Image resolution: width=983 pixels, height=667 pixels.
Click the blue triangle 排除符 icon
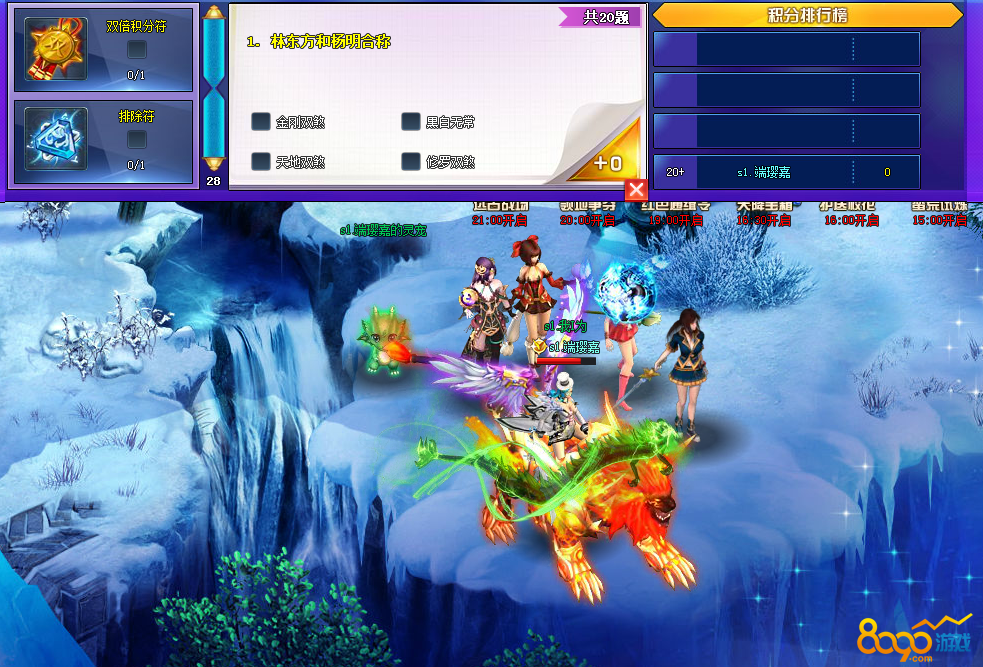click(x=57, y=141)
